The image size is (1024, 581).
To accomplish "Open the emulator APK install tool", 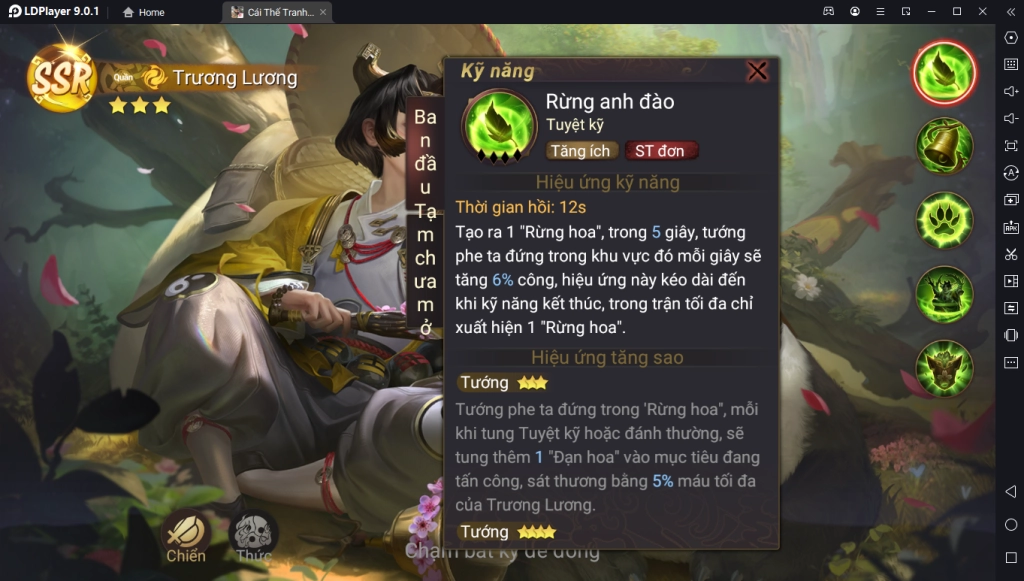I will tap(1010, 227).
